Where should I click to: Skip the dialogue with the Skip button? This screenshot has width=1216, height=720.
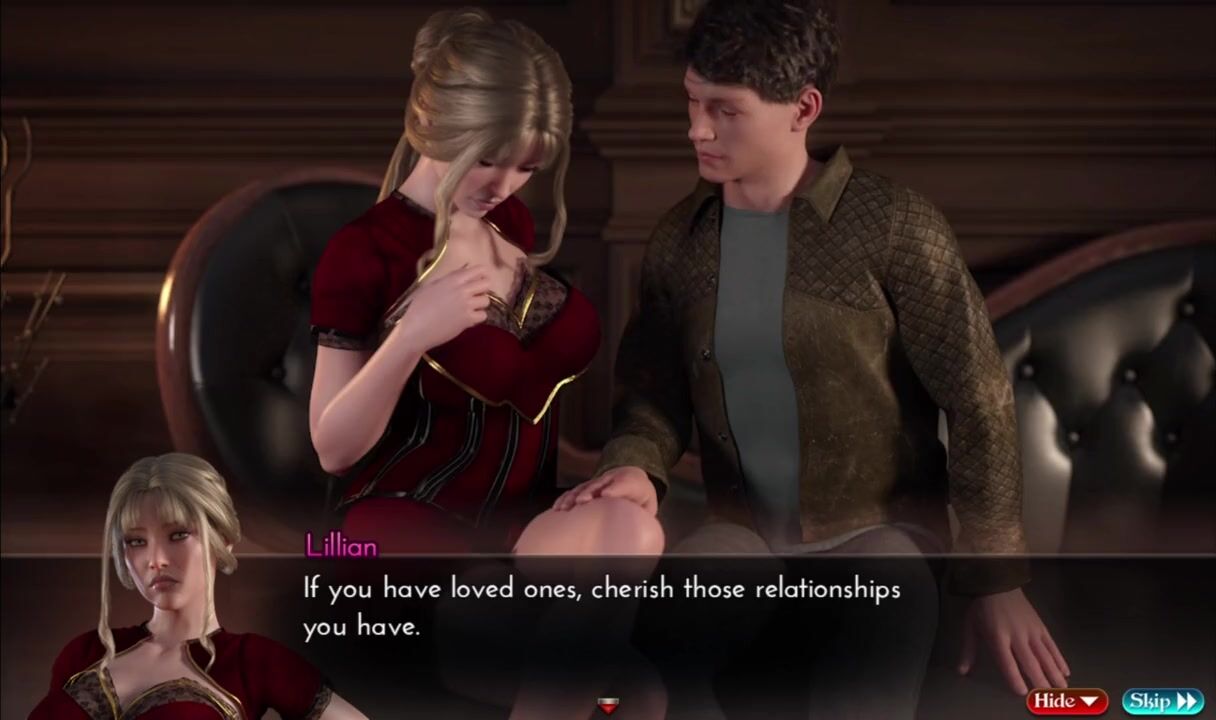[x=1162, y=701]
